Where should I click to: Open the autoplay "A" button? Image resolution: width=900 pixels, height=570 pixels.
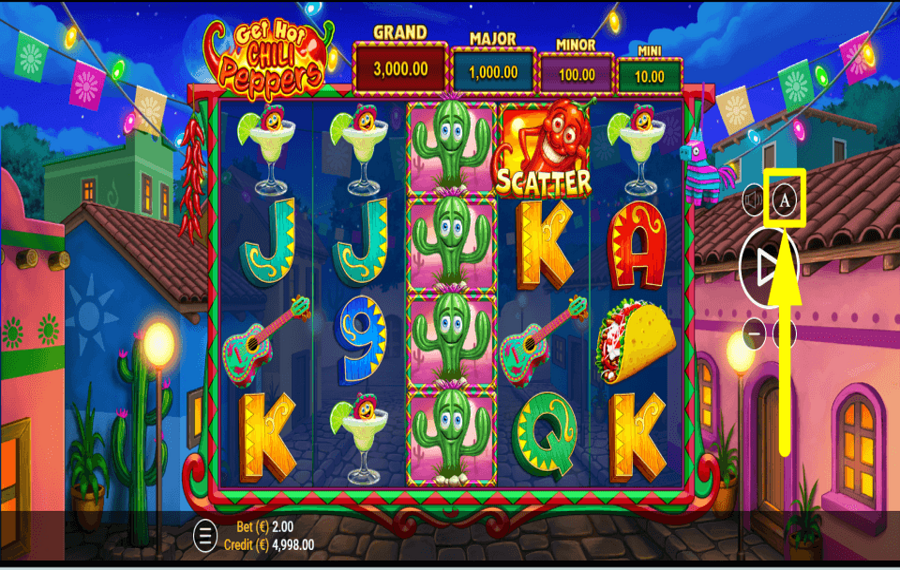[786, 200]
